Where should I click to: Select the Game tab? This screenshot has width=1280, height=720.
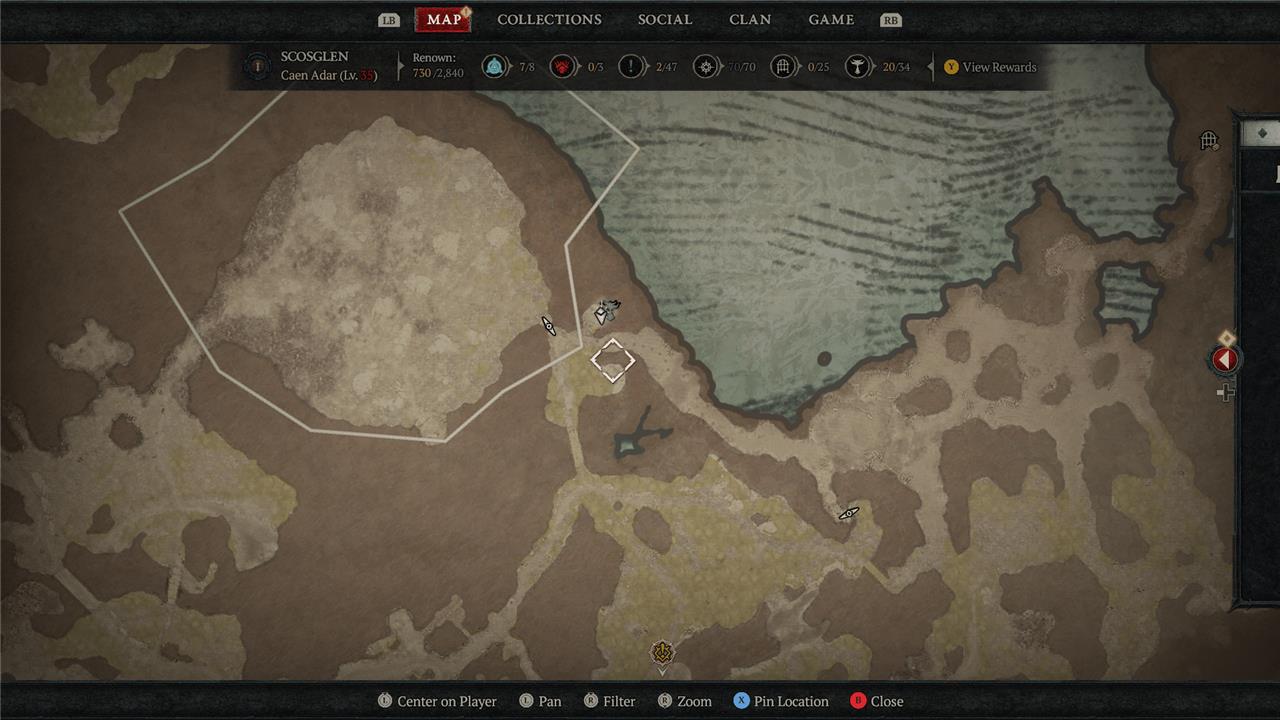pos(831,20)
